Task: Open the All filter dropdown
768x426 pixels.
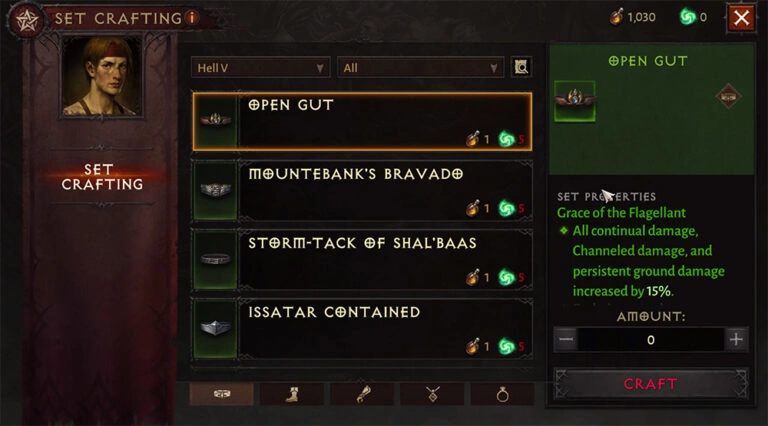Action: (x=420, y=67)
